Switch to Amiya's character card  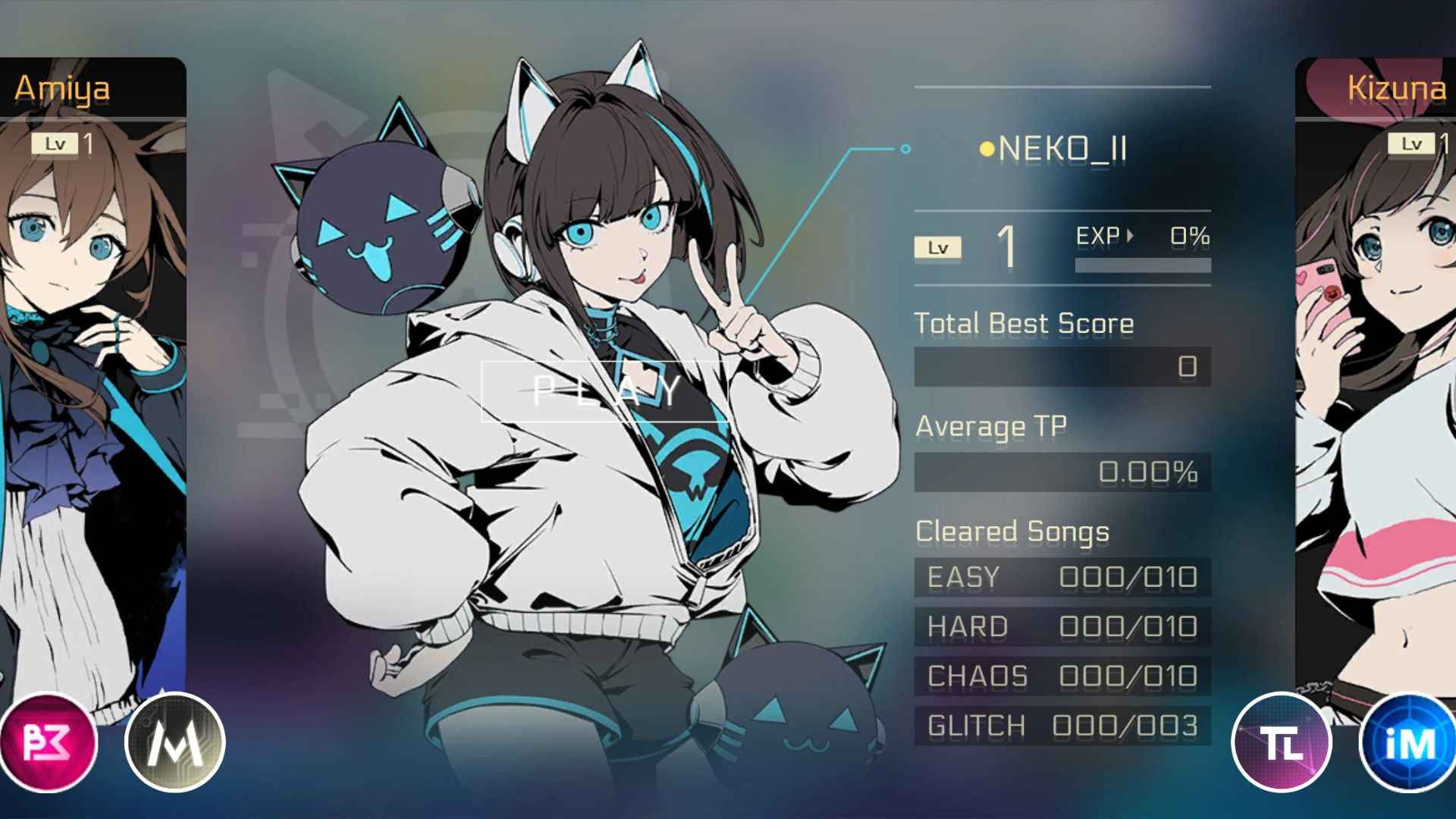tap(91, 379)
